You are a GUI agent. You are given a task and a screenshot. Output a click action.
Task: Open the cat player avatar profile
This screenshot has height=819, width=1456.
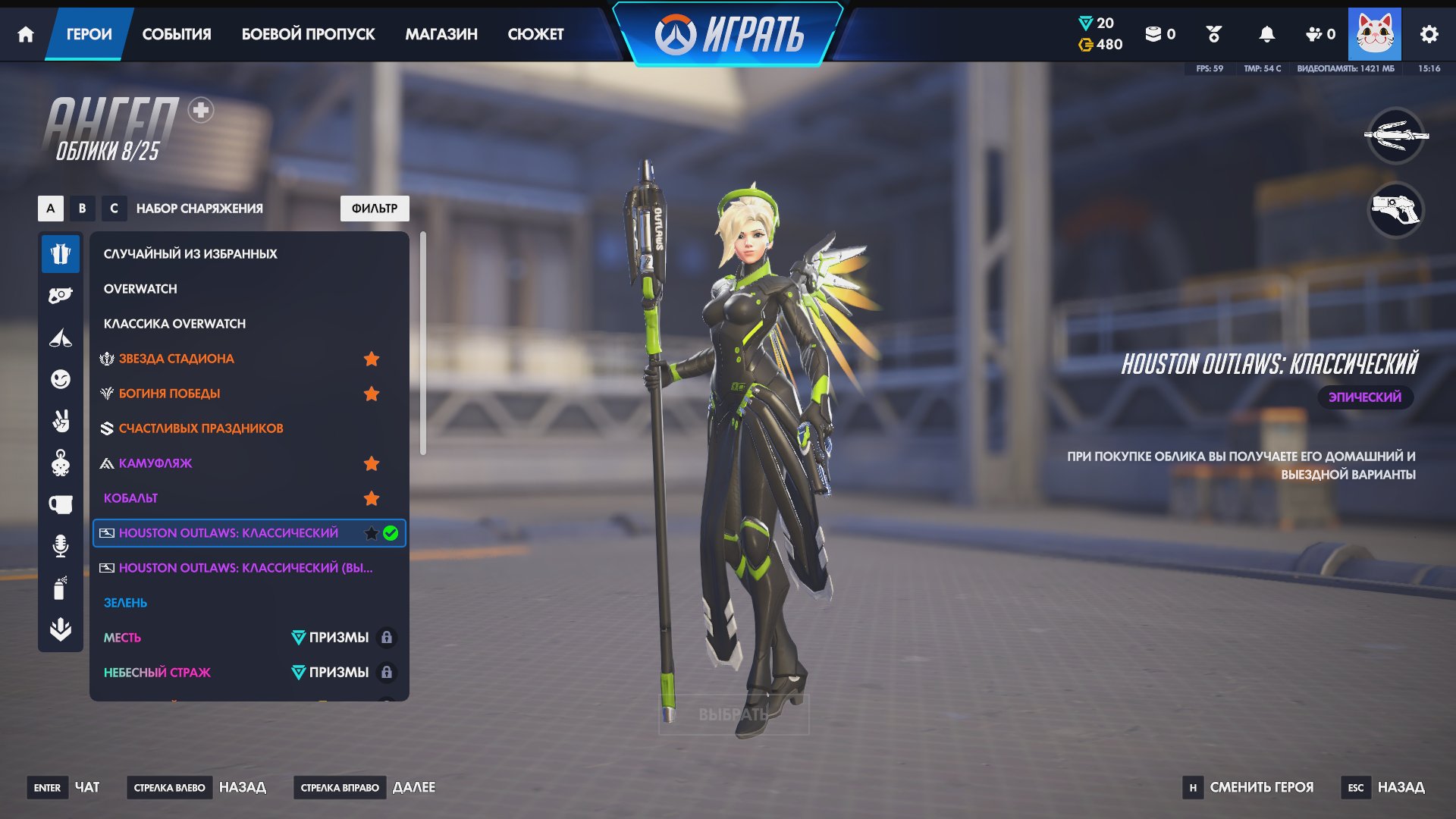(x=1374, y=34)
